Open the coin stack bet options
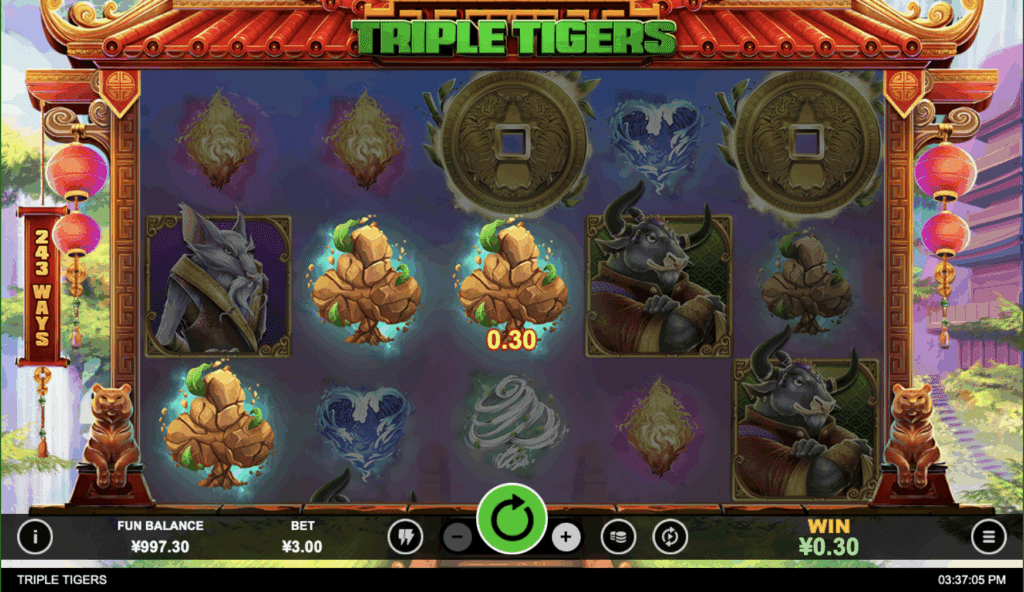Viewport: 1024px width, 592px height. 618,537
